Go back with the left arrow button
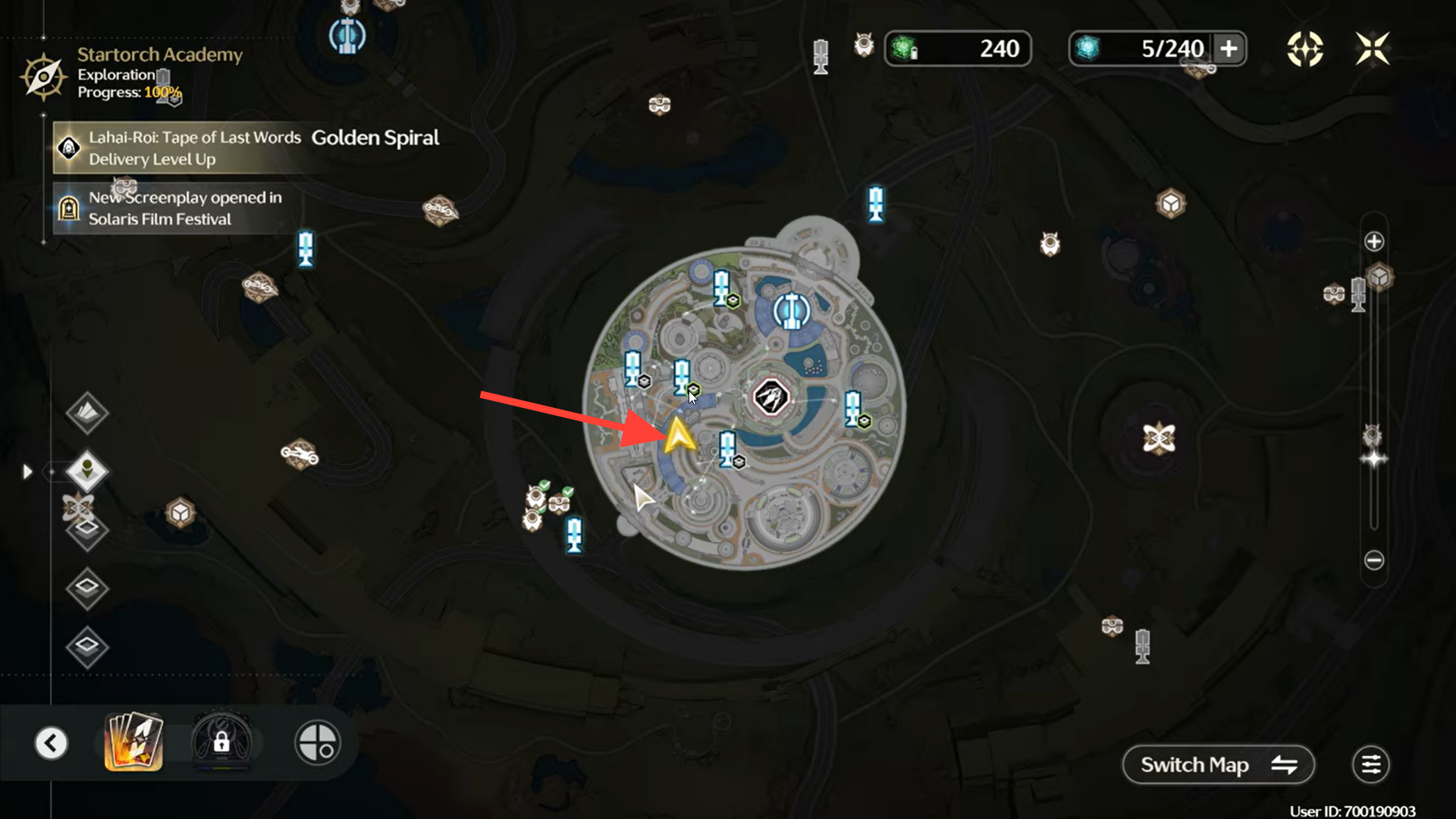The image size is (1456, 819). point(52,743)
